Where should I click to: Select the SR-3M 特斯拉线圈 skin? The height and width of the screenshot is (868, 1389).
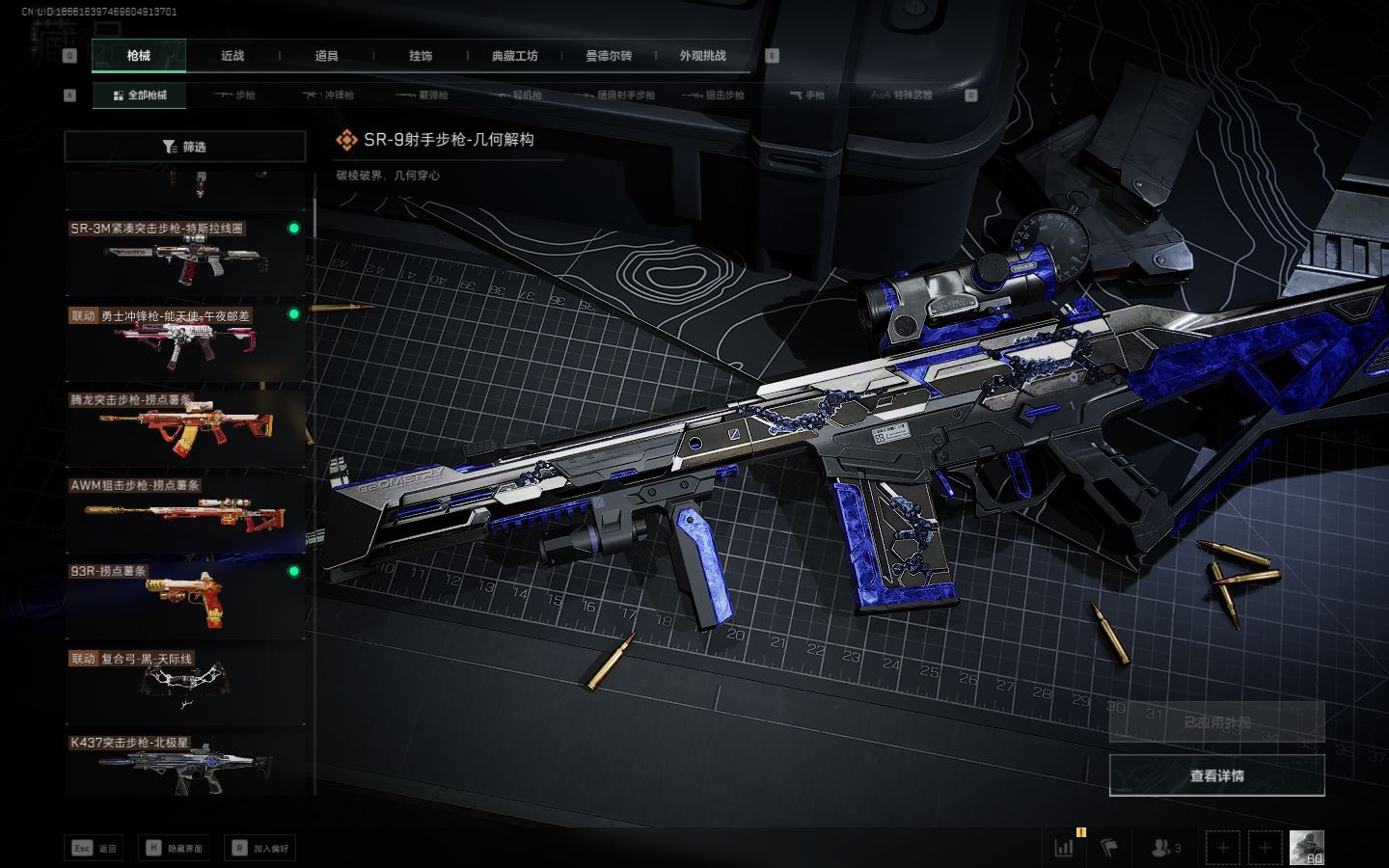(x=185, y=256)
